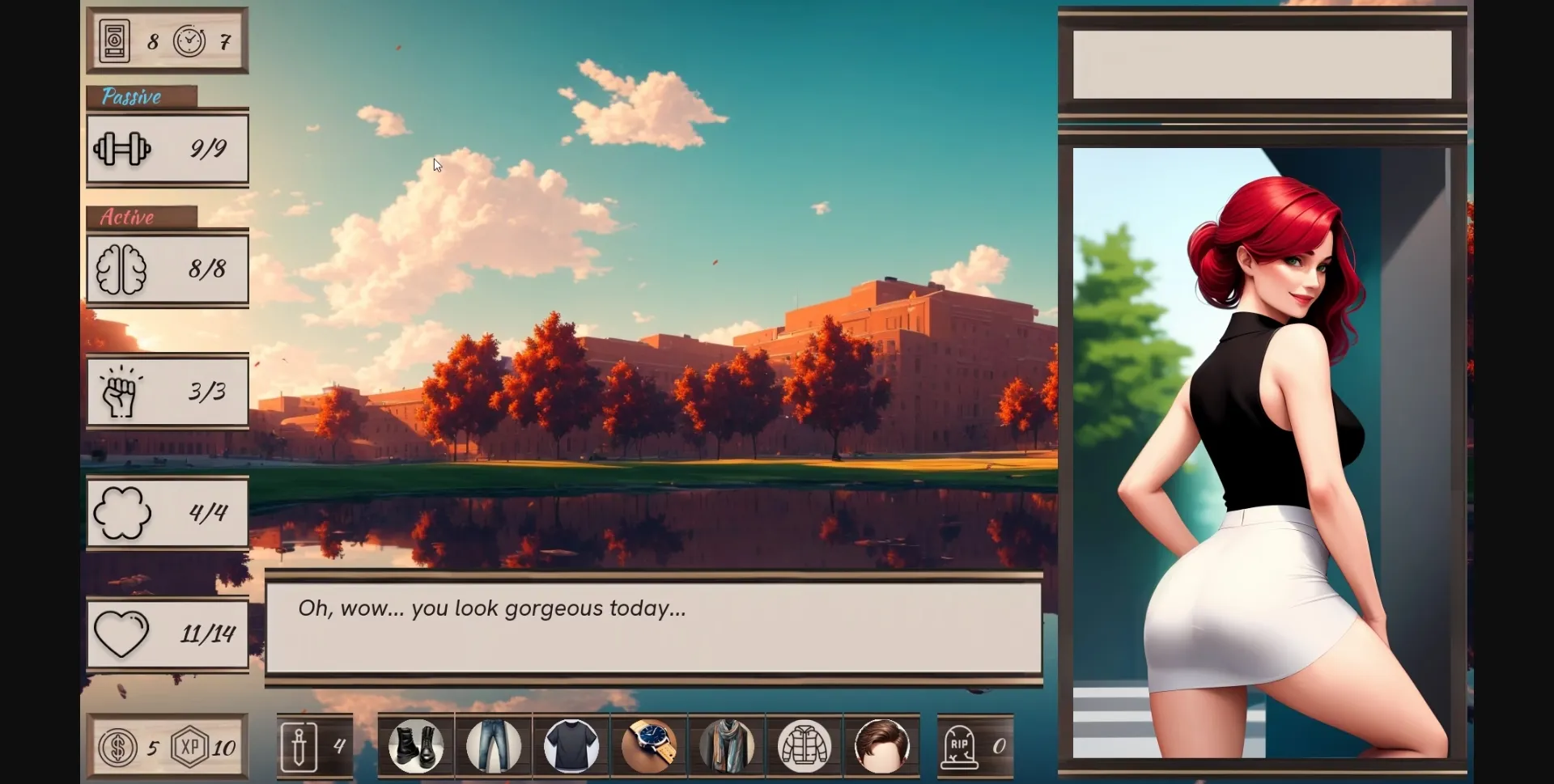The height and width of the screenshot is (784, 1554).
Task: Click the dialogue box to advance text
Action: tap(654, 628)
